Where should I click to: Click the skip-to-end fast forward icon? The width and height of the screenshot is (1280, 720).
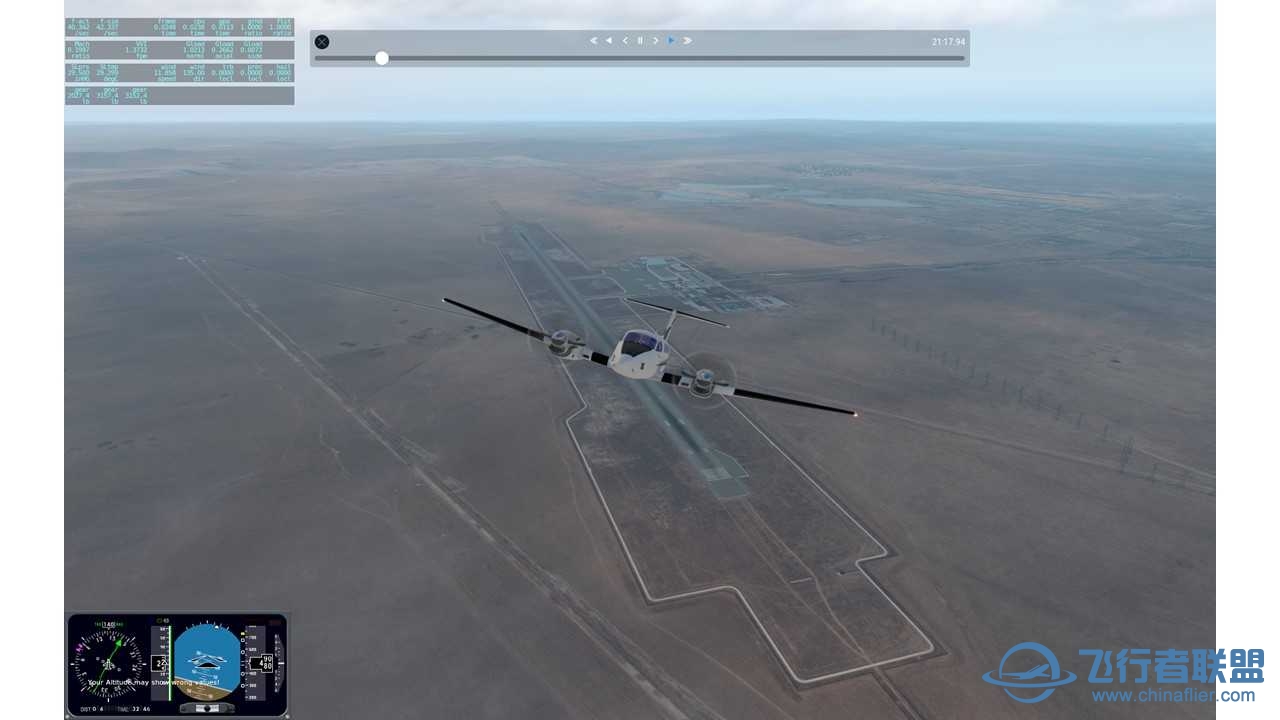coord(687,40)
